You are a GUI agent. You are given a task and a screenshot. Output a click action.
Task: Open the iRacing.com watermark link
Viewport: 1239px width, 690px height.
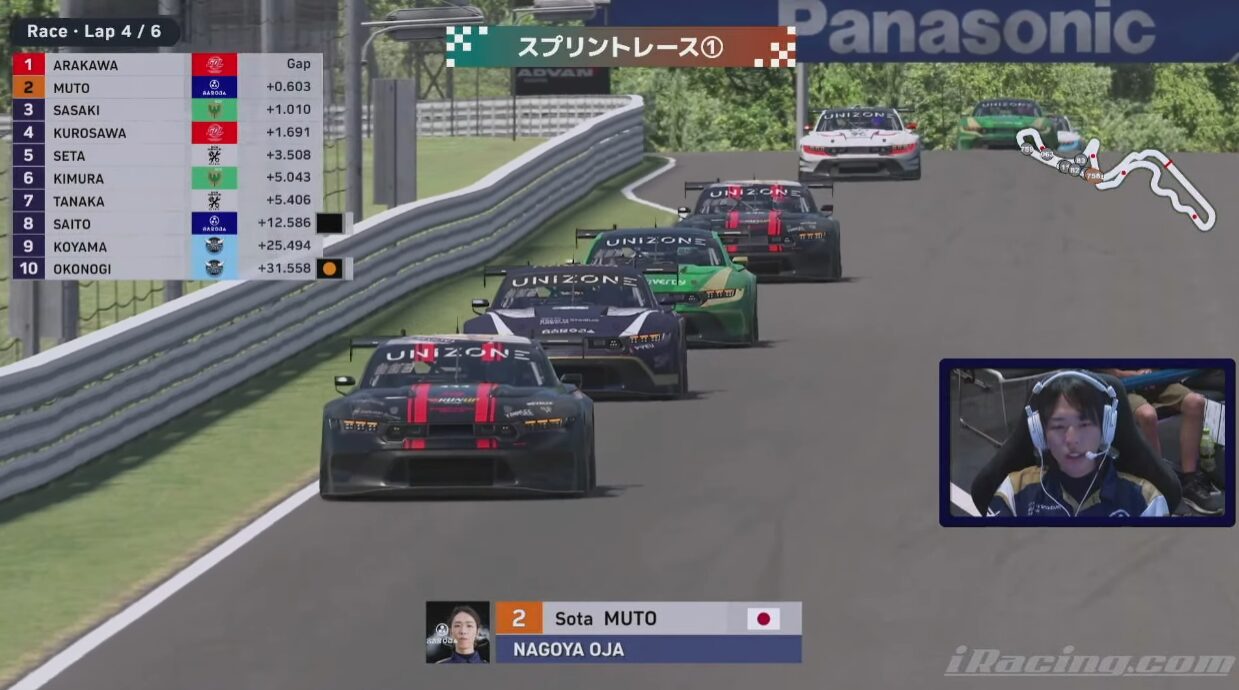click(x=1088, y=662)
